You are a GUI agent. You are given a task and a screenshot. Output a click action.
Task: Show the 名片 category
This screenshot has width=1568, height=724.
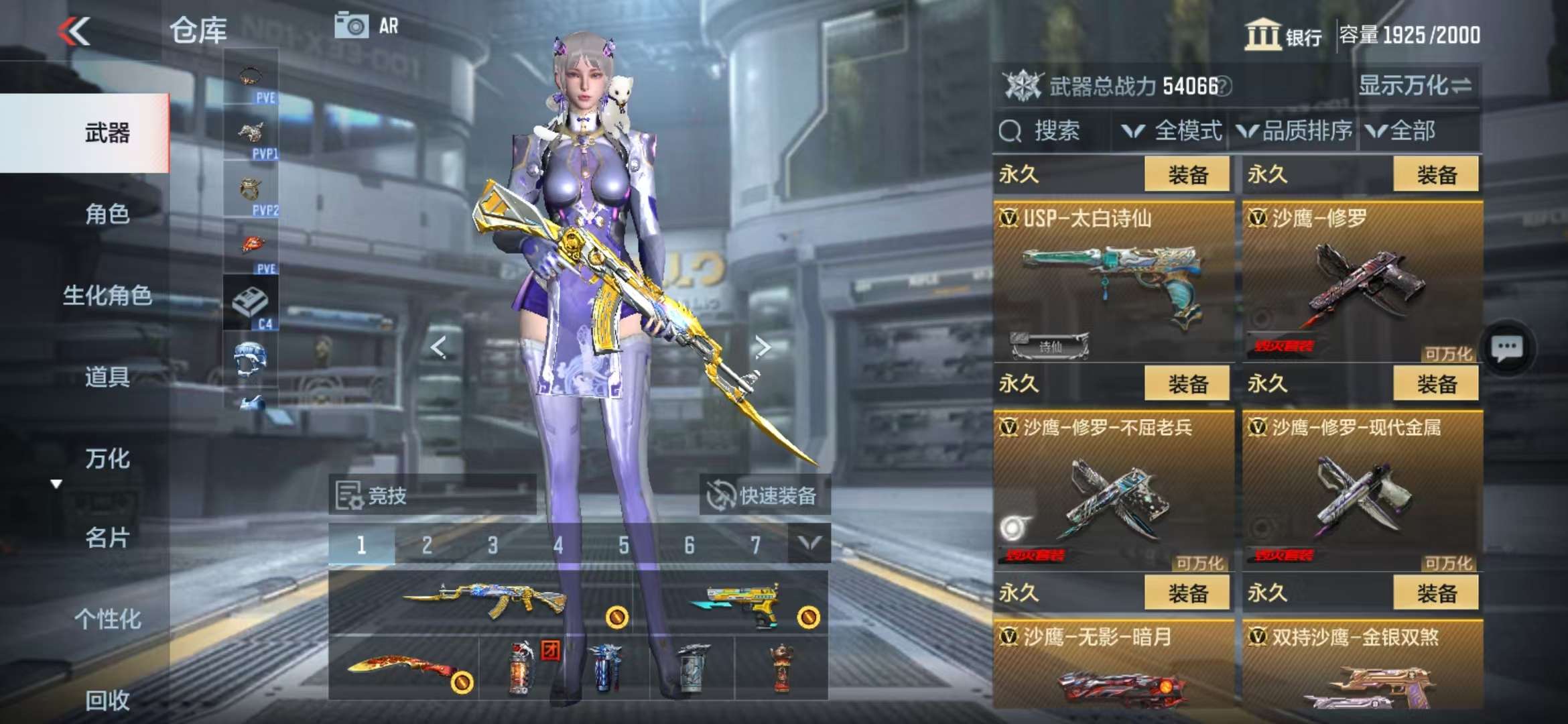(107, 538)
